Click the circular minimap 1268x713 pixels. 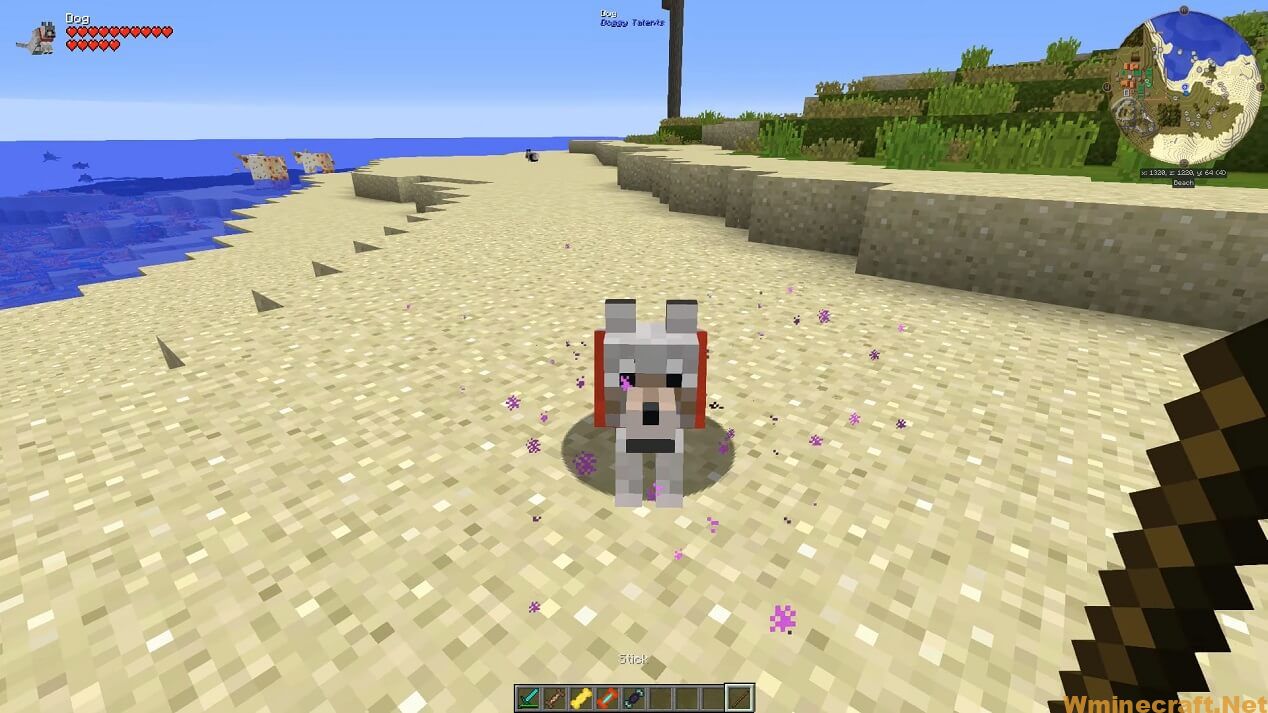point(1185,88)
